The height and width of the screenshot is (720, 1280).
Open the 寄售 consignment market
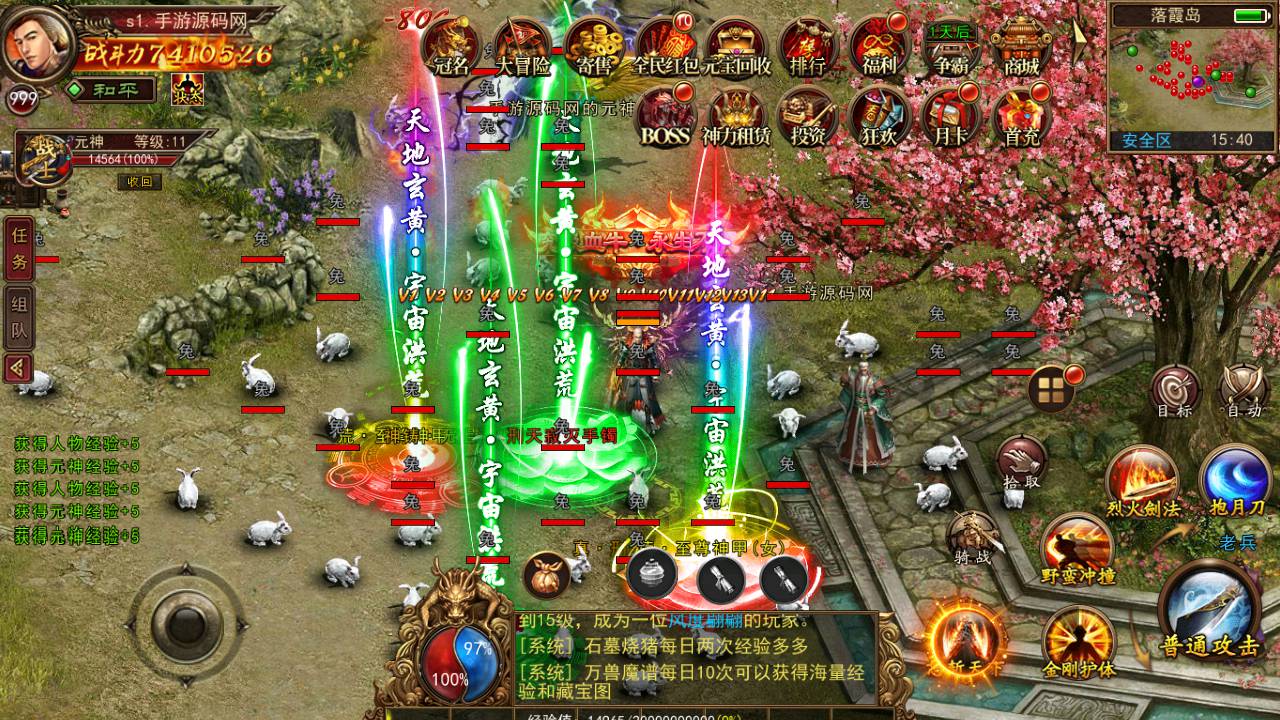click(595, 47)
